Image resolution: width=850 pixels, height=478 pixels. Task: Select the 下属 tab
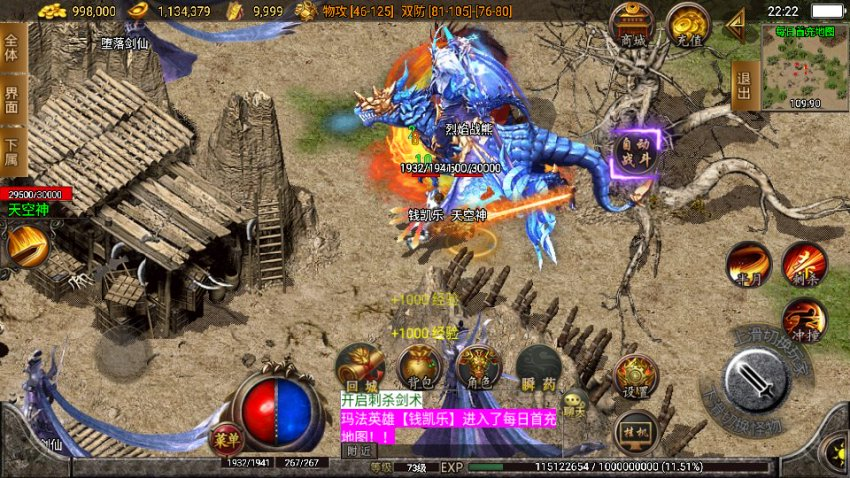tap(11, 151)
